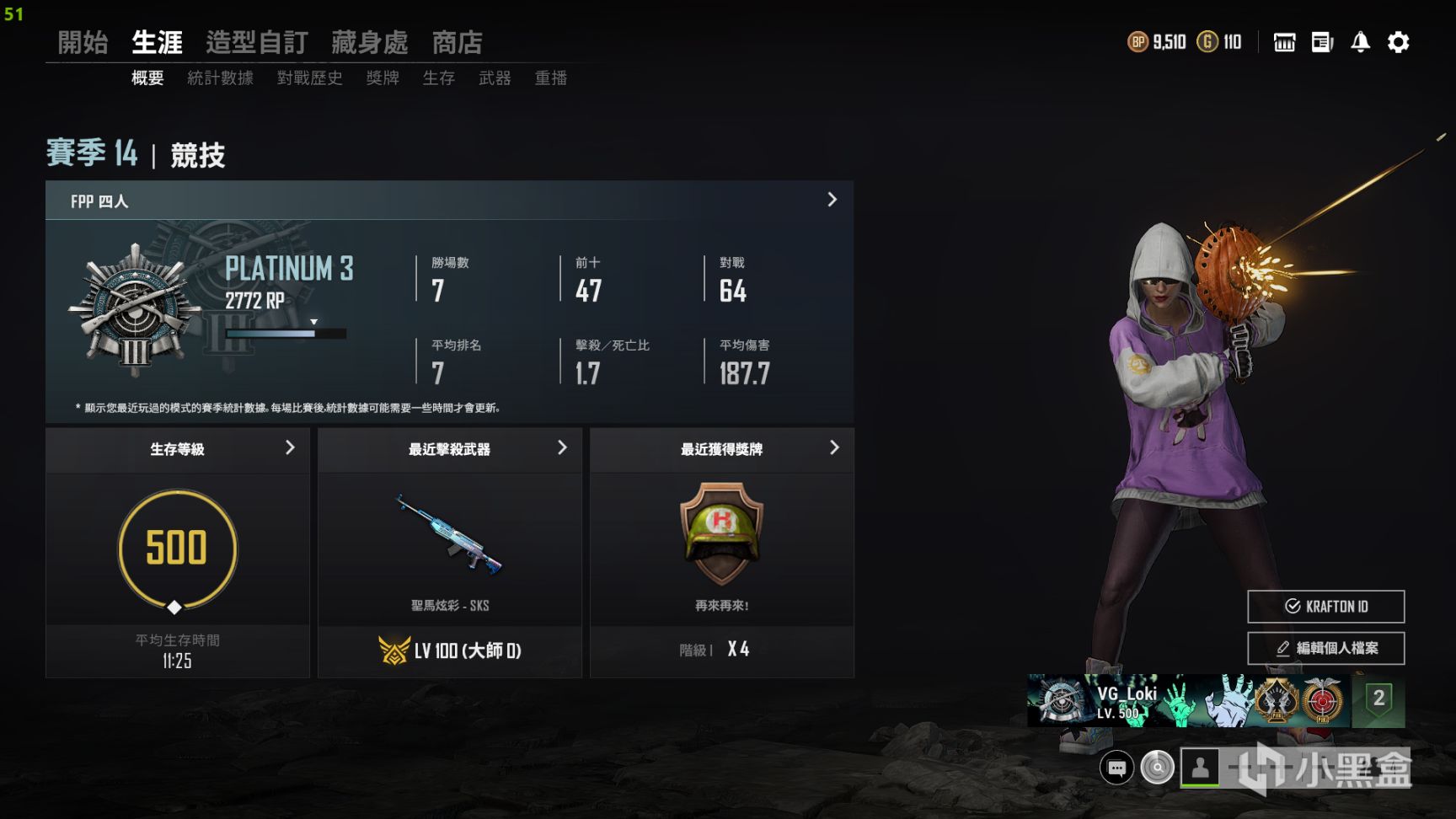Click the notification bell icon
The width and height of the screenshot is (1456, 819).
1359,42
